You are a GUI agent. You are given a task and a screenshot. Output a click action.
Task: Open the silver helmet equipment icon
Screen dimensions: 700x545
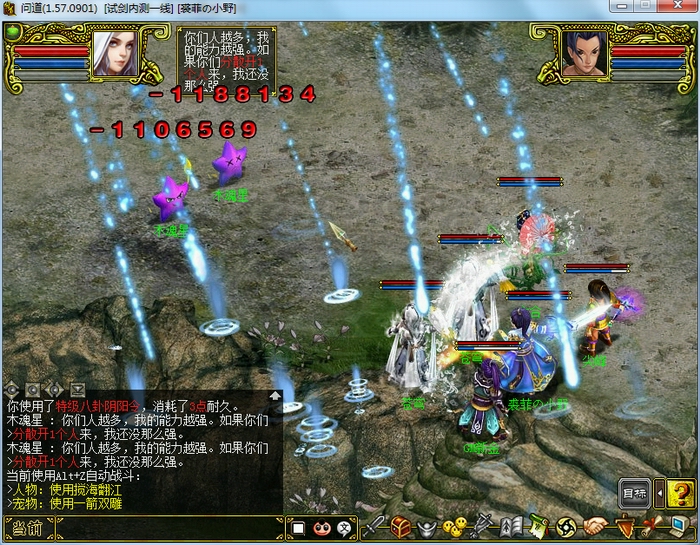[428, 526]
